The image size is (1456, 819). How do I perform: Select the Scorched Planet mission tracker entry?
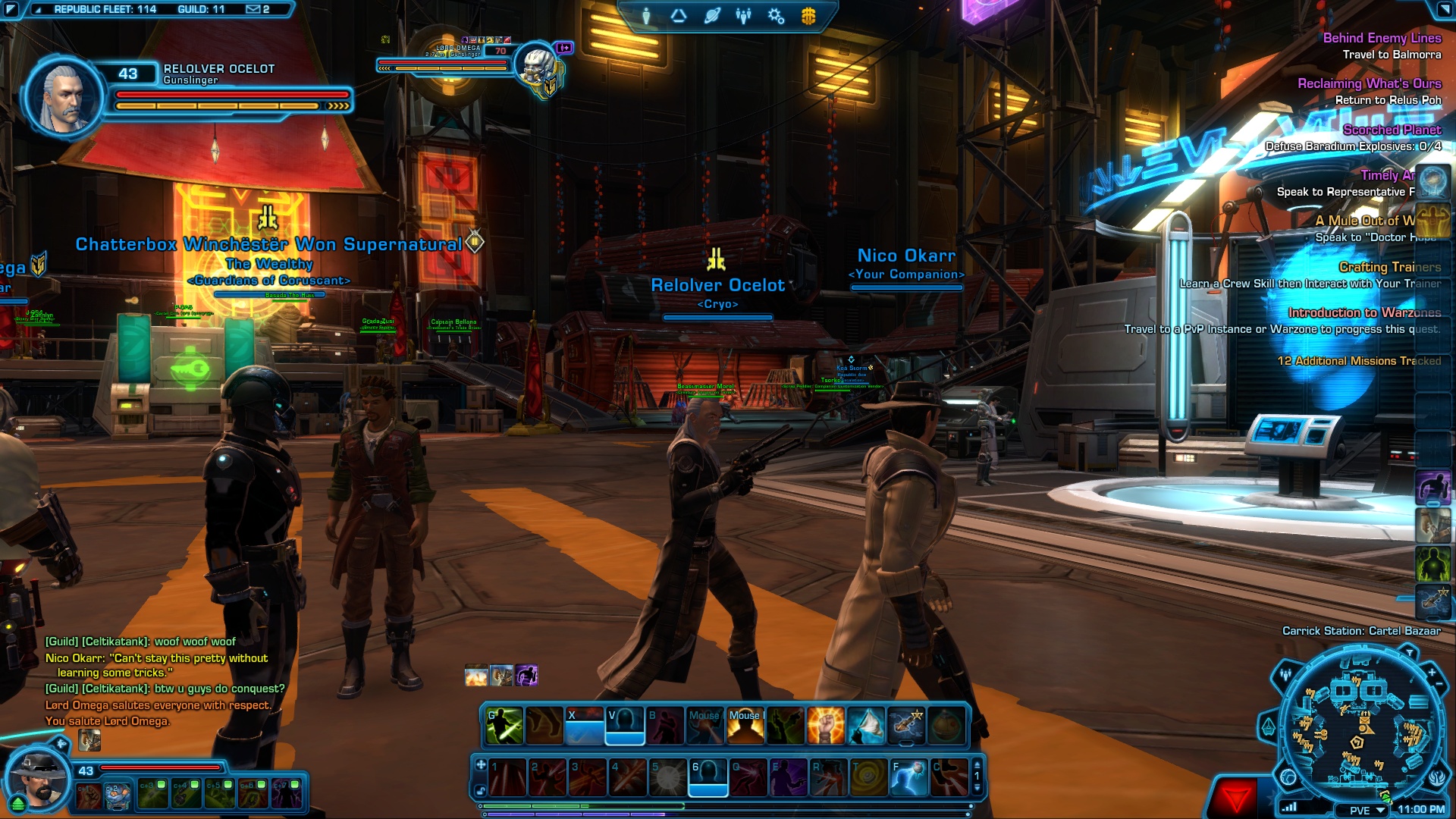pos(1392,130)
